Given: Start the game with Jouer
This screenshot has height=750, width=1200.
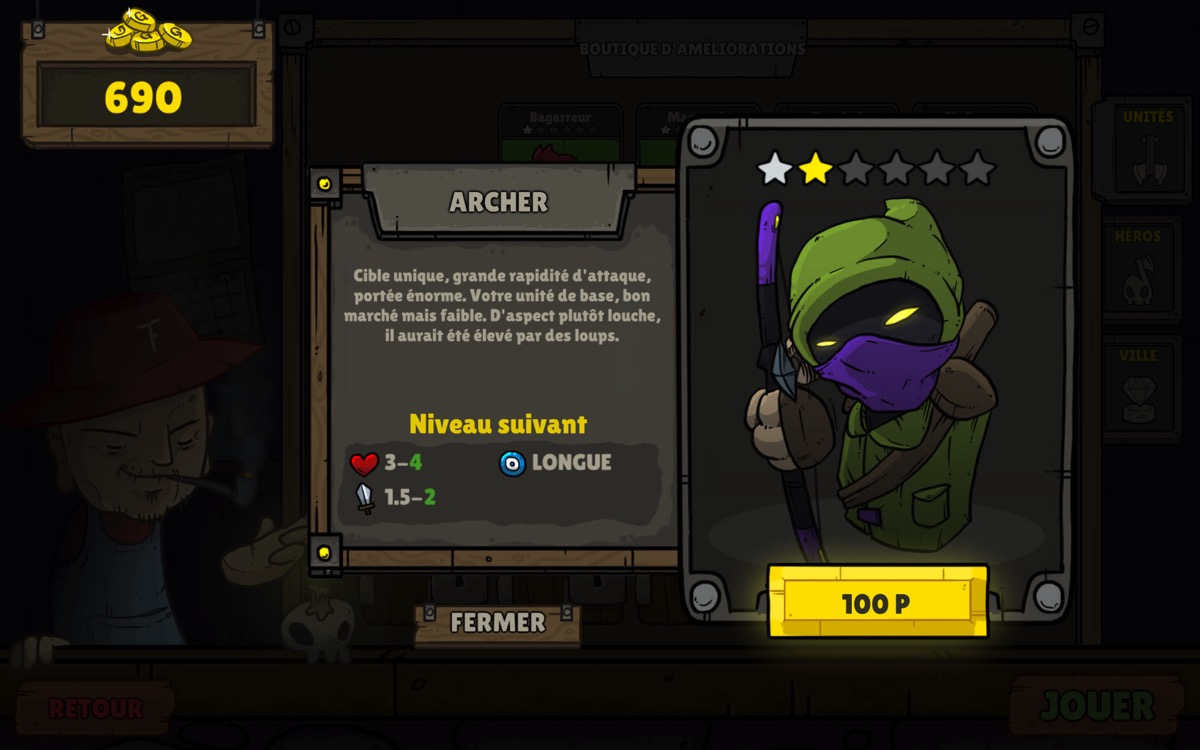Looking at the screenshot, I should [1097, 706].
